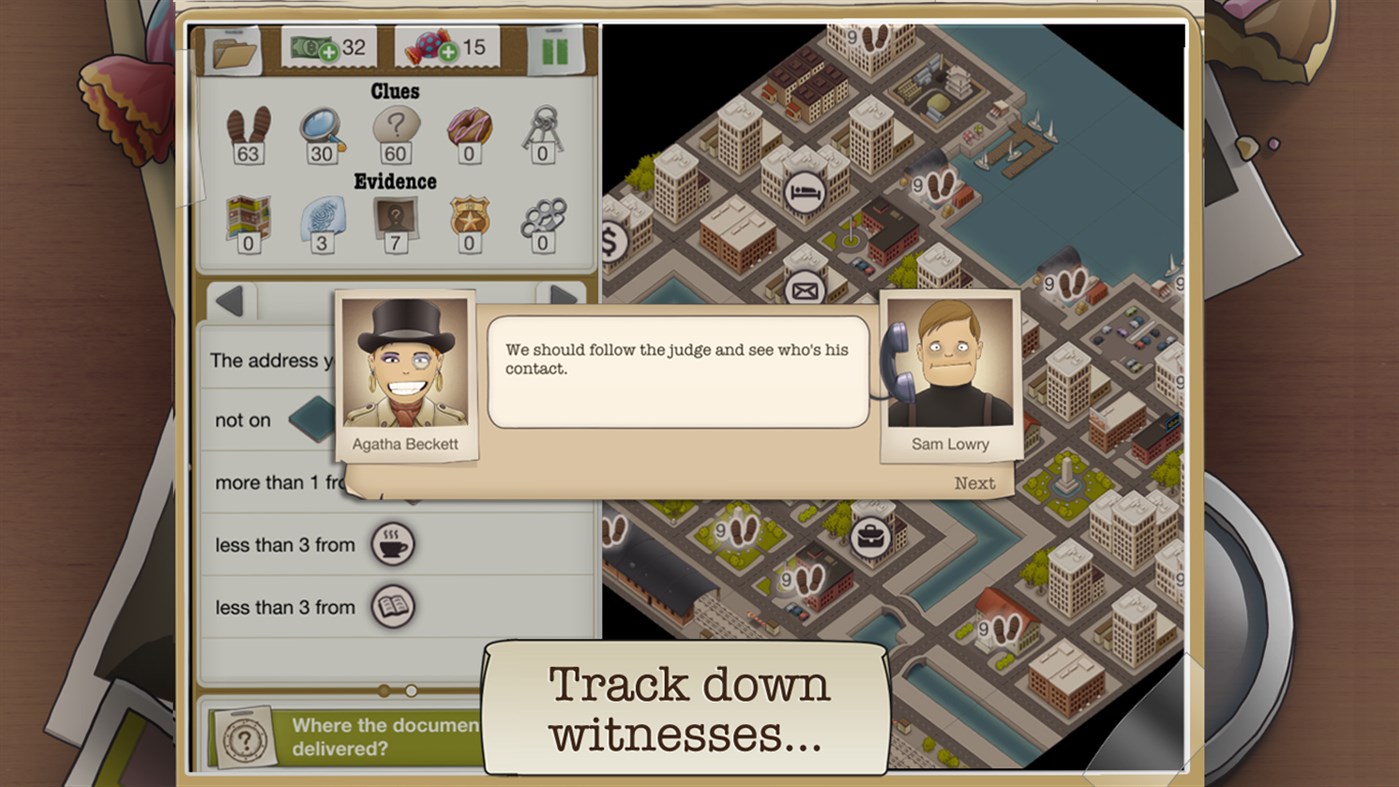Select the bank dollar icon on the map

[x=612, y=241]
